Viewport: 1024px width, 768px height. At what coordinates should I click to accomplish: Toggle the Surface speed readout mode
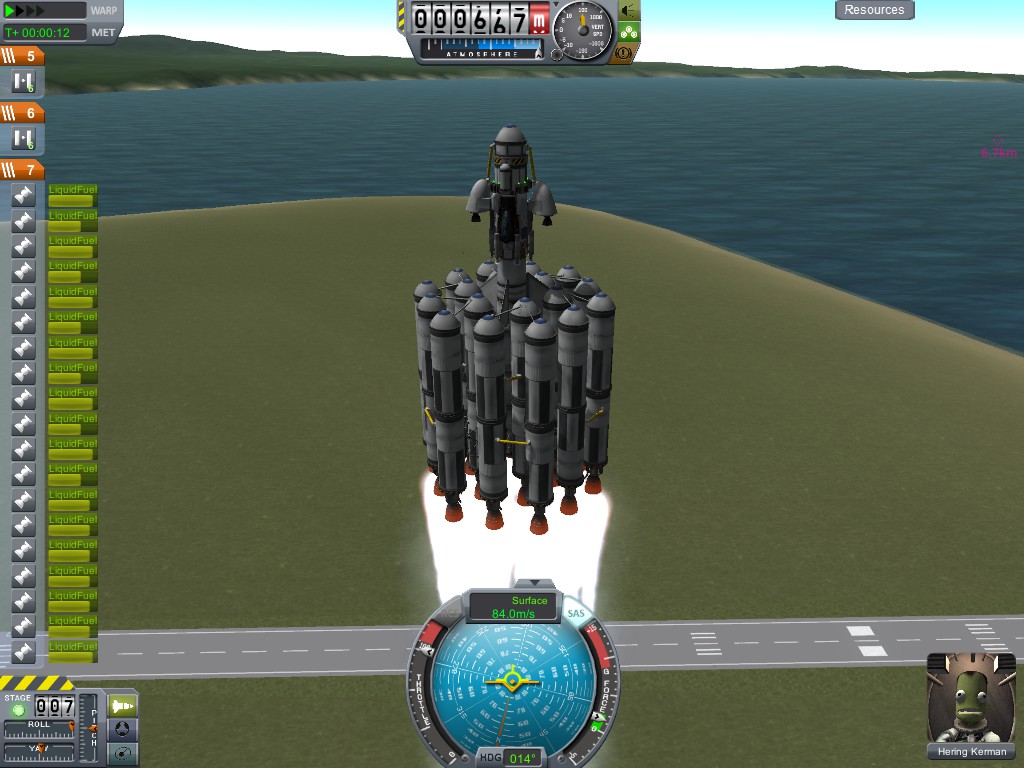[x=511, y=606]
